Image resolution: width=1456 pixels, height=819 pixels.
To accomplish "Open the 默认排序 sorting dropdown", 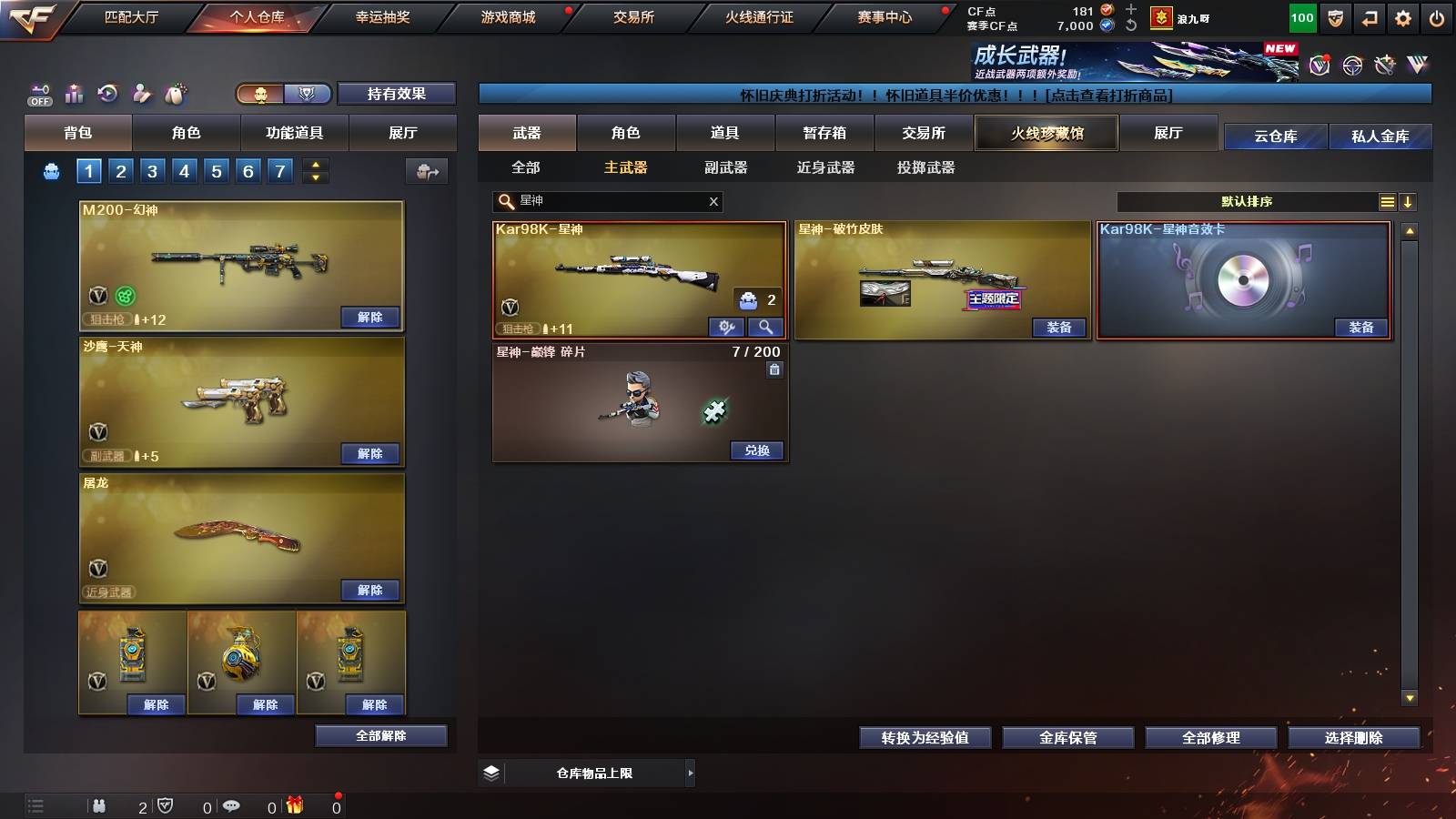I will coord(1247,201).
